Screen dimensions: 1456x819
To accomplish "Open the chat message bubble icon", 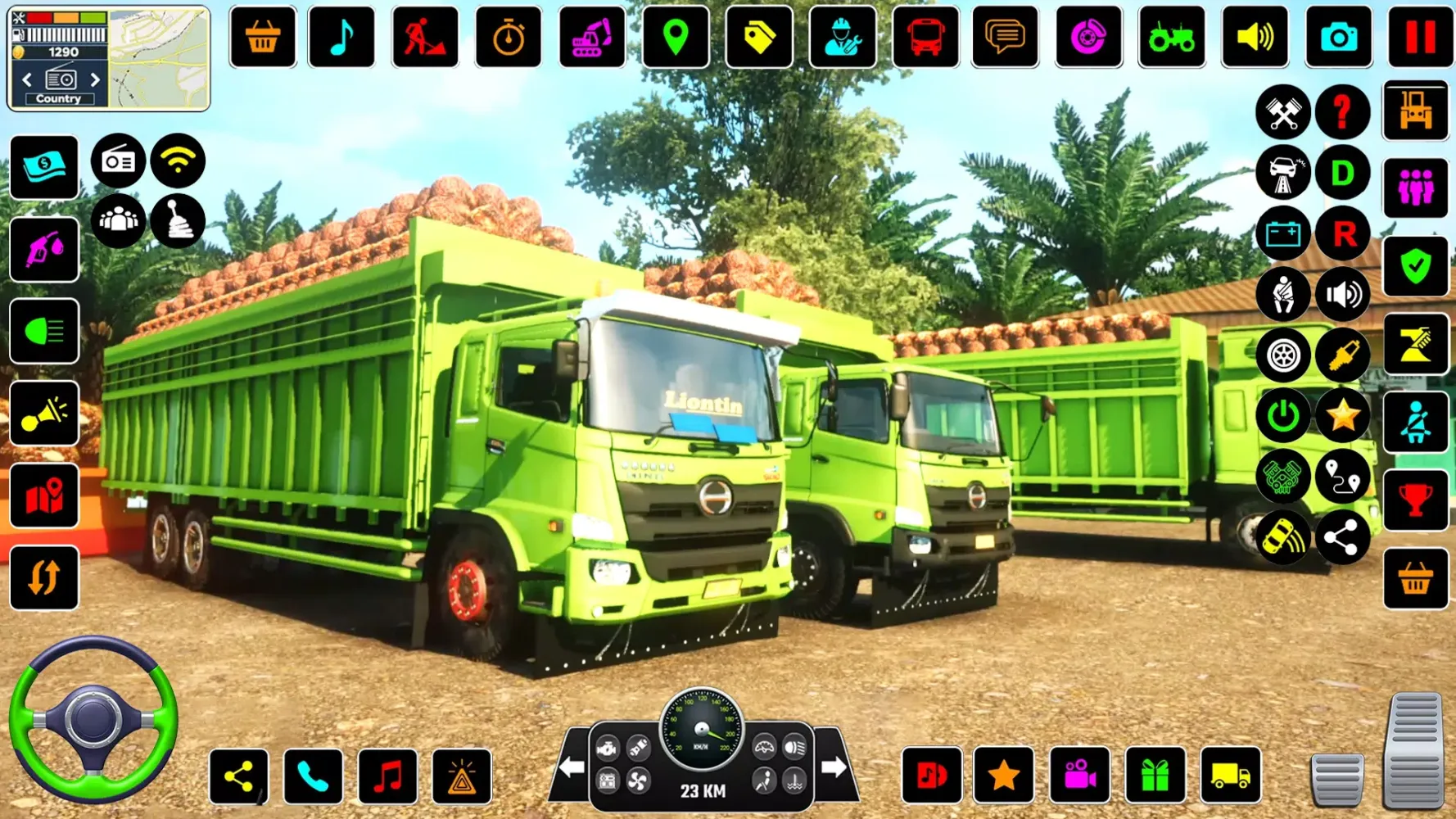I will 1005,37.
